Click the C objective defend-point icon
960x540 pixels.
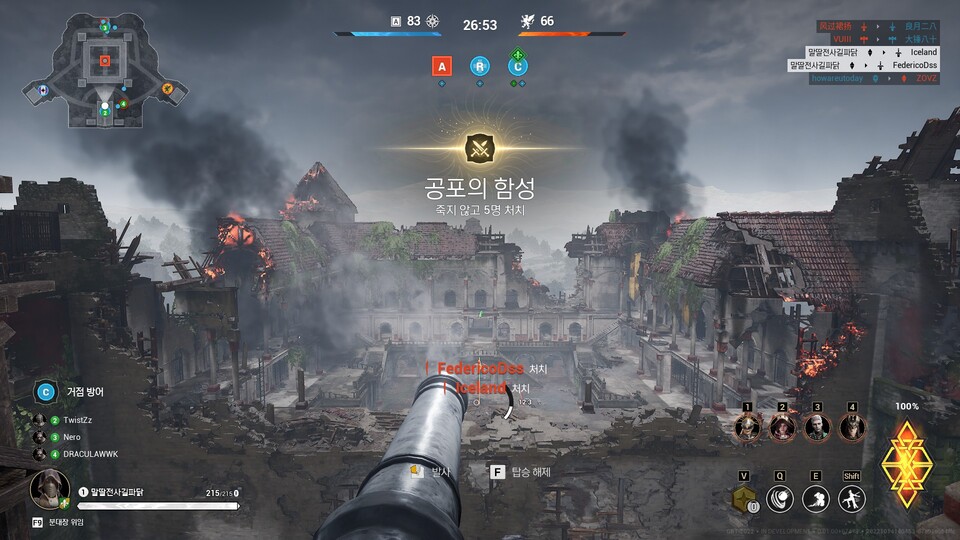[45, 392]
